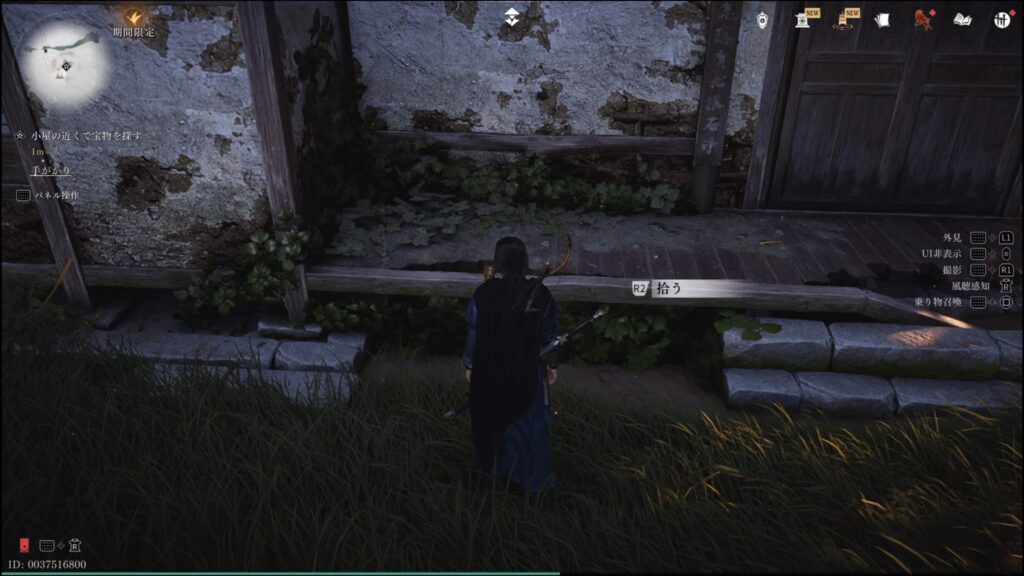Open the limited-time event crane icon
Viewport: 1024px width, 576px height.
pyautogui.click(x=132, y=16)
